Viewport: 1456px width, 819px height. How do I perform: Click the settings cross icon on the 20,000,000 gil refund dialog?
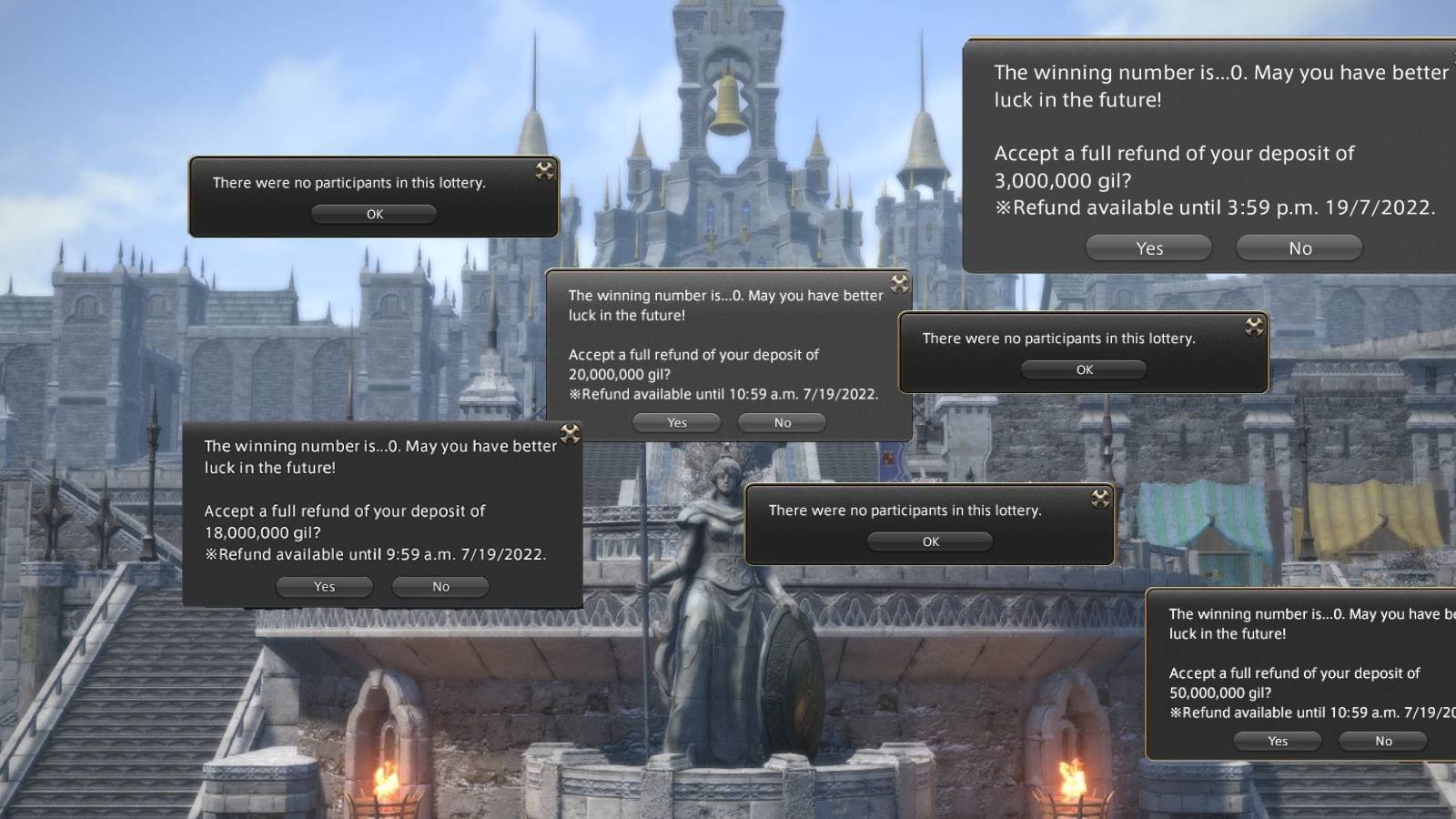pyautogui.click(x=899, y=283)
